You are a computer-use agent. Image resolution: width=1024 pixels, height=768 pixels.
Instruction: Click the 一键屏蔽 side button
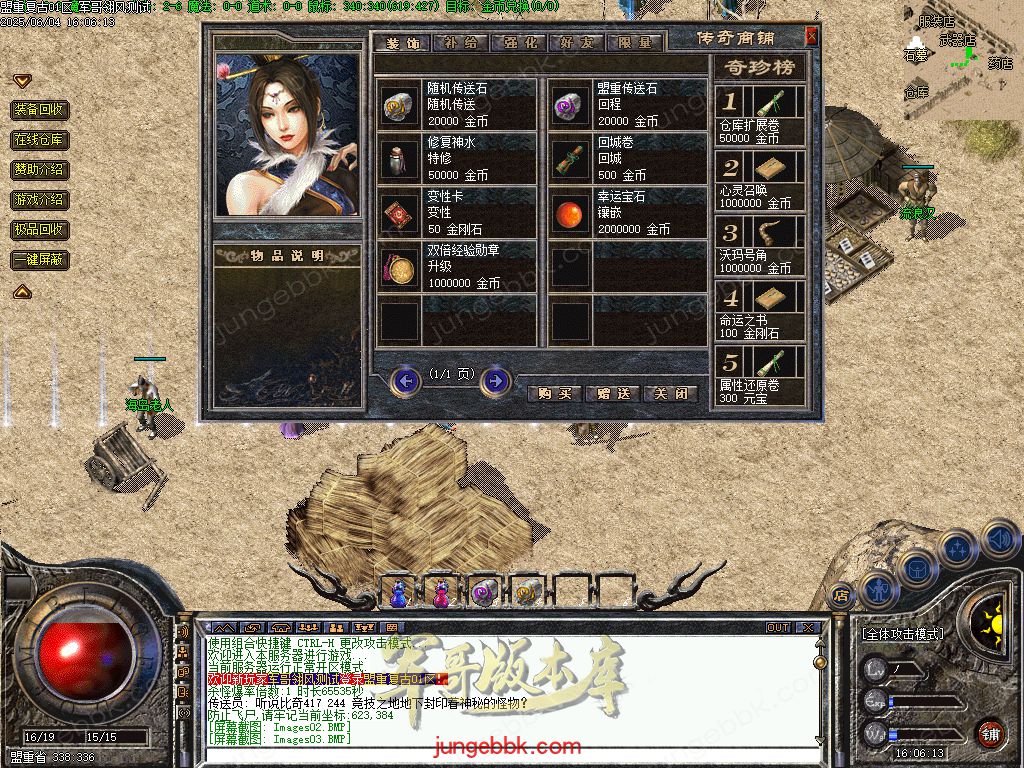pos(40,260)
